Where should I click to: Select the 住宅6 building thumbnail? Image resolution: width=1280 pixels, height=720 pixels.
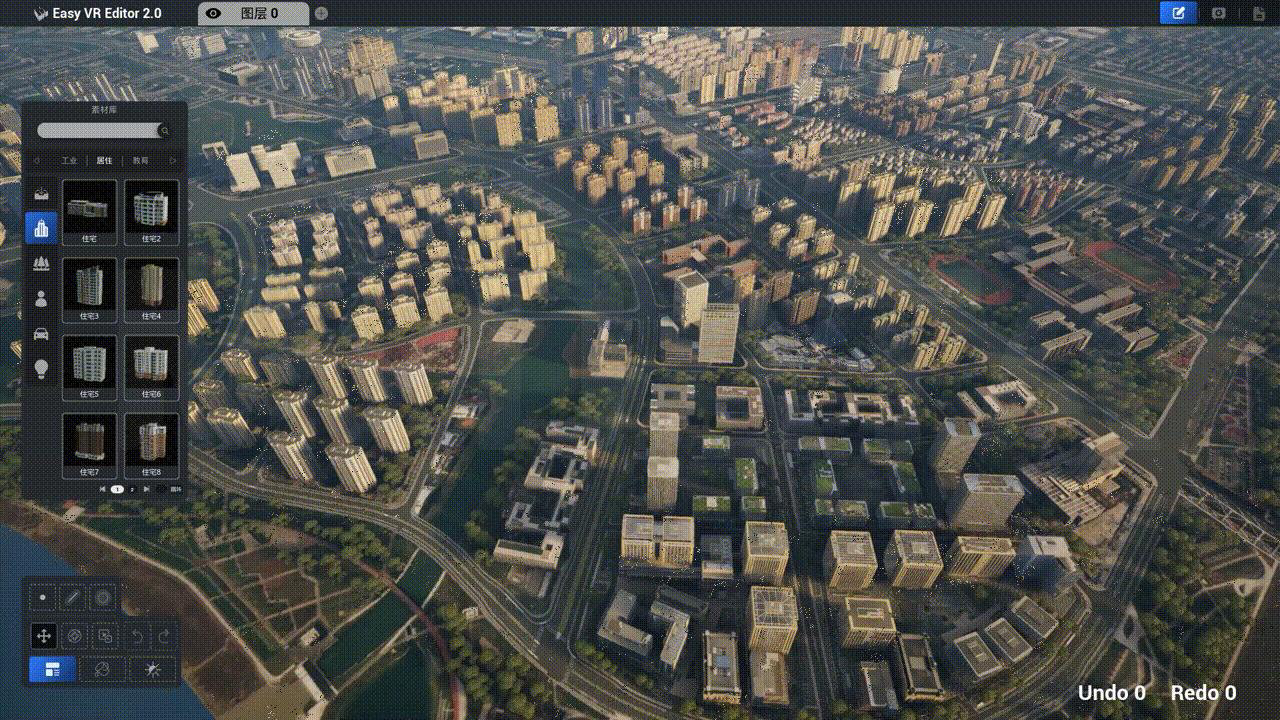151,363
